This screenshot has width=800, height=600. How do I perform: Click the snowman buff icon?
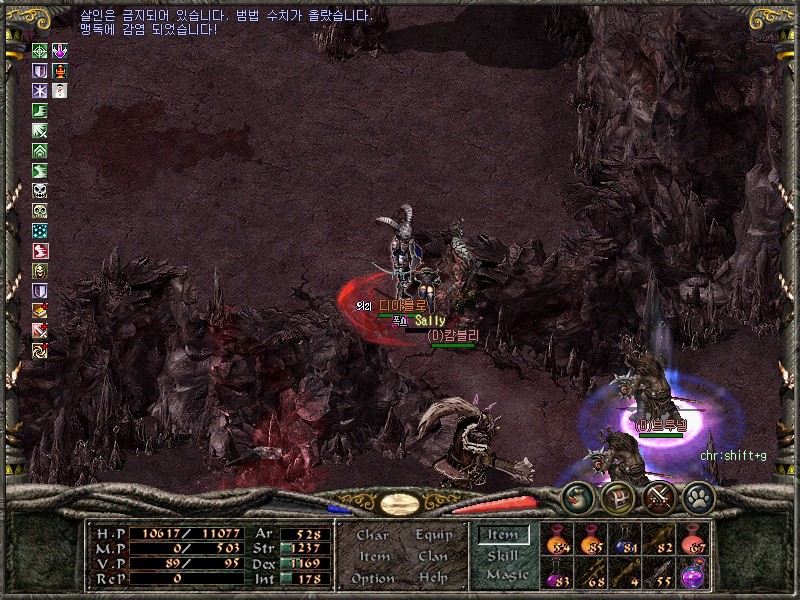[59, 91]
